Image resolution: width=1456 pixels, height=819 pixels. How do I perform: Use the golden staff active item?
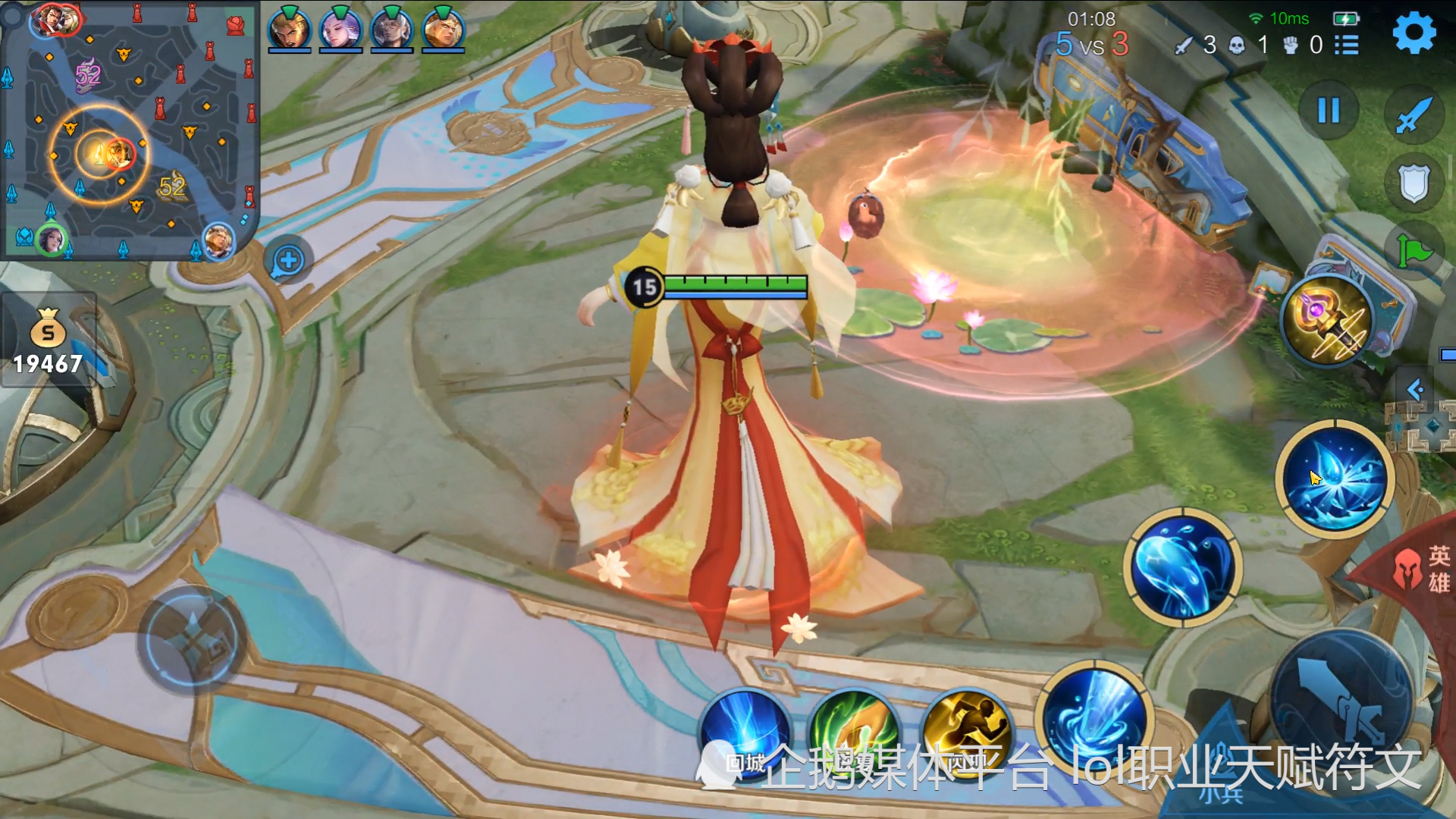[x=1327, y=320]
